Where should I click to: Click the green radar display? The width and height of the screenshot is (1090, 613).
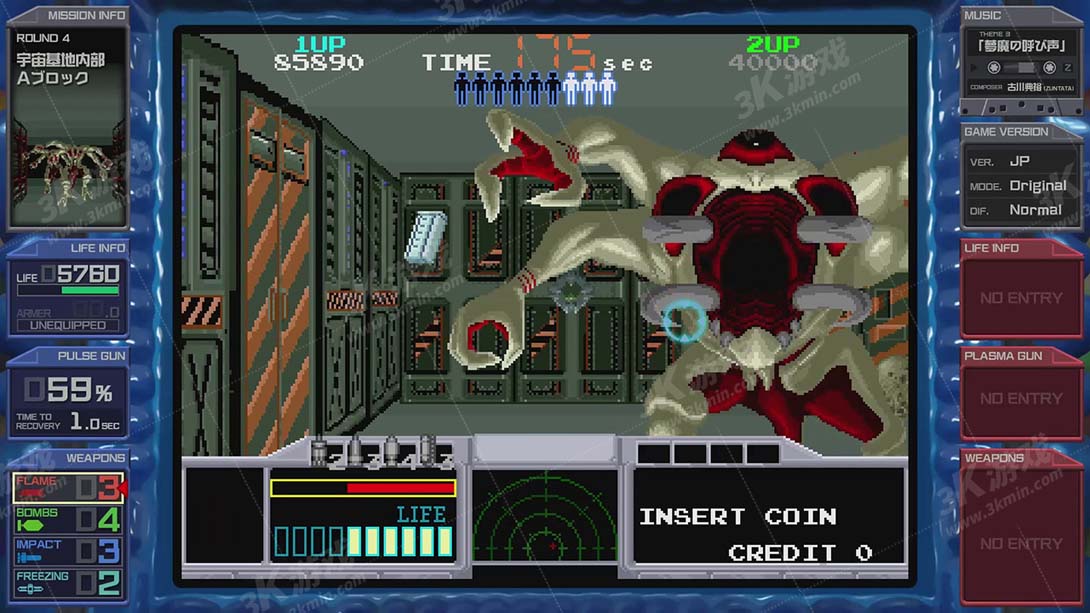click(544, 515)
